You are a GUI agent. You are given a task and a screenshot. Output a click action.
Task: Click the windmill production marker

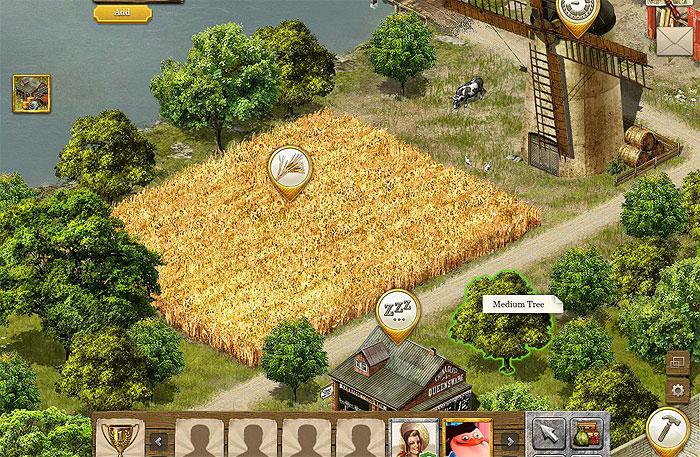click(577, 13)
